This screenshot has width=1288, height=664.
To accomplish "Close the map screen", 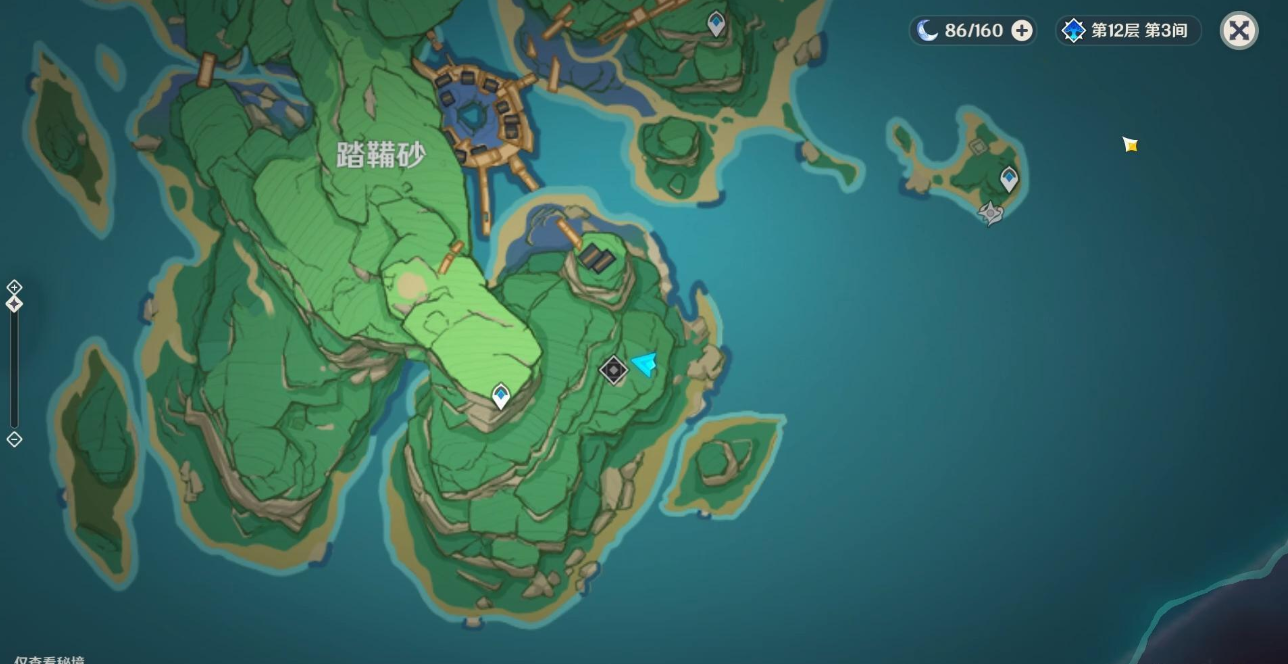I will click(x=1239, y=31).
